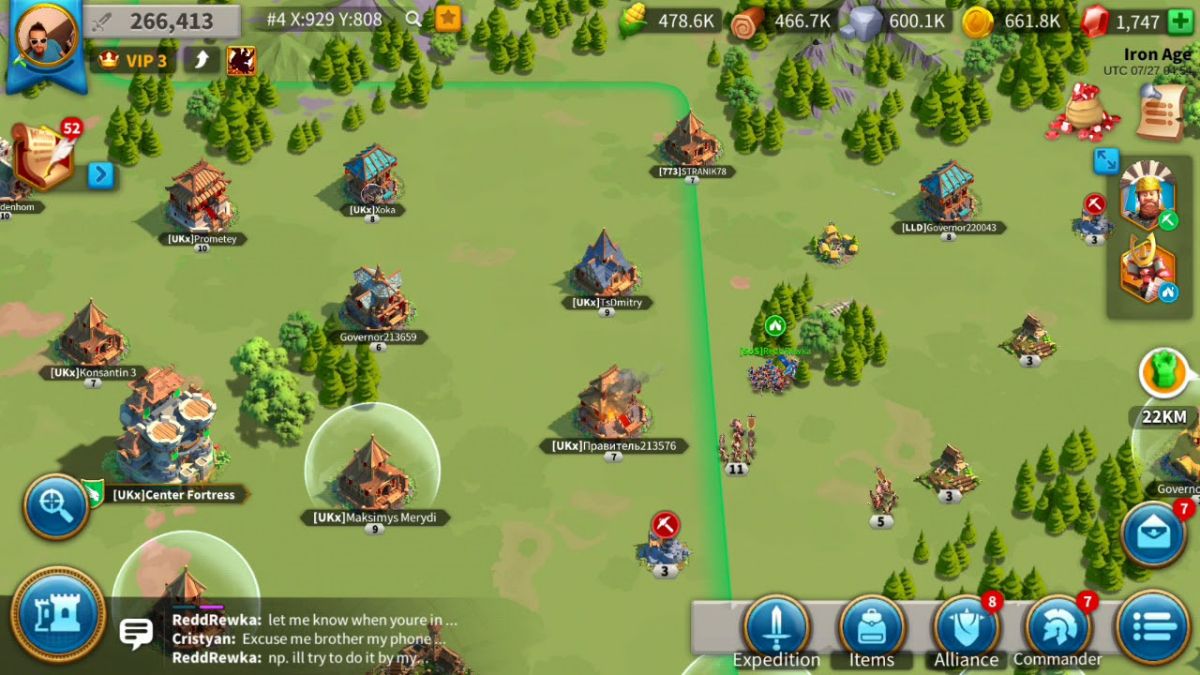1200x675 pixels.
Task: Select the red-armored commander portrait
Action: pos(1146,268)
